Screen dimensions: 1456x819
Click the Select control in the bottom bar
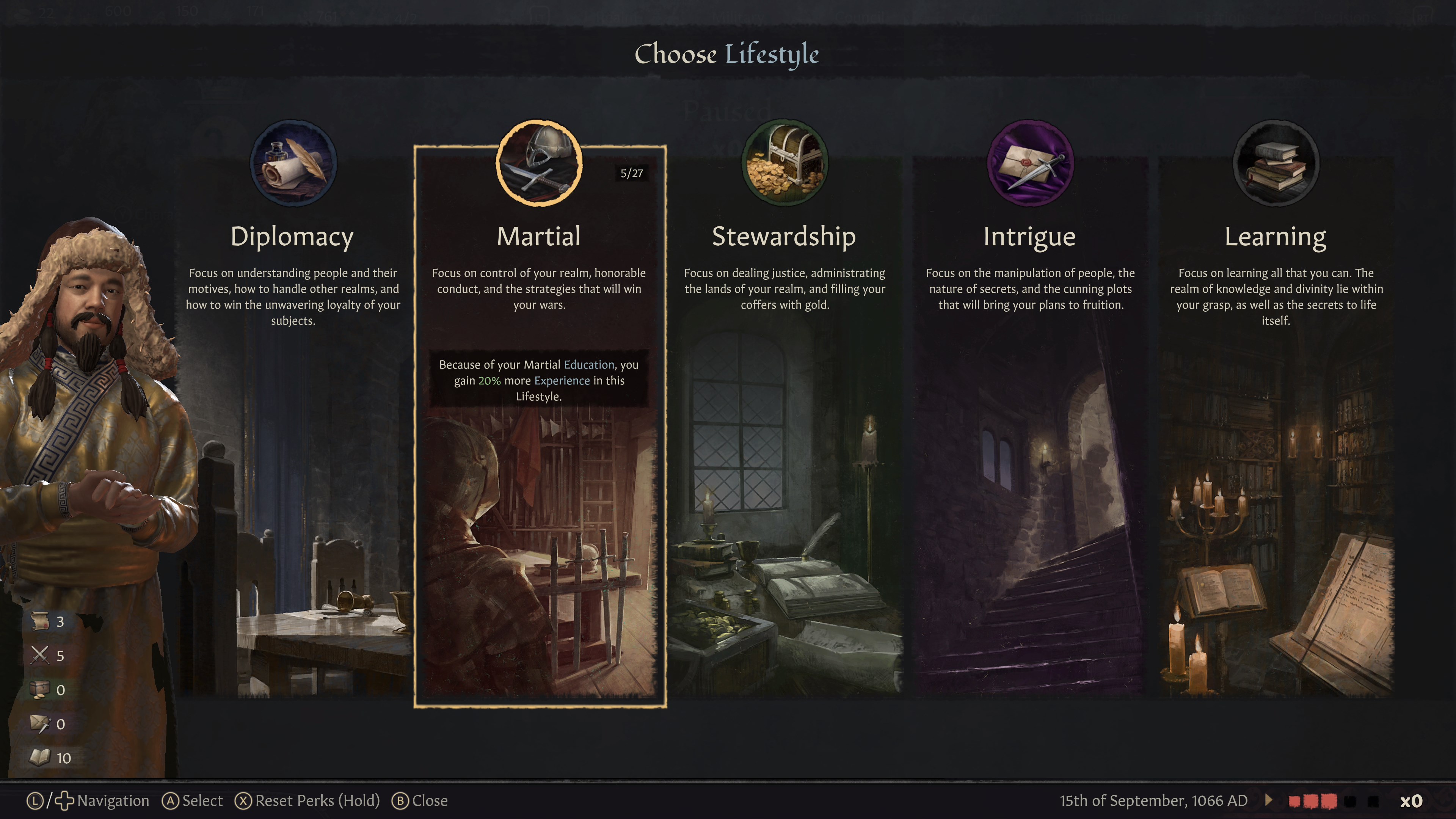[x=193, y=800]
